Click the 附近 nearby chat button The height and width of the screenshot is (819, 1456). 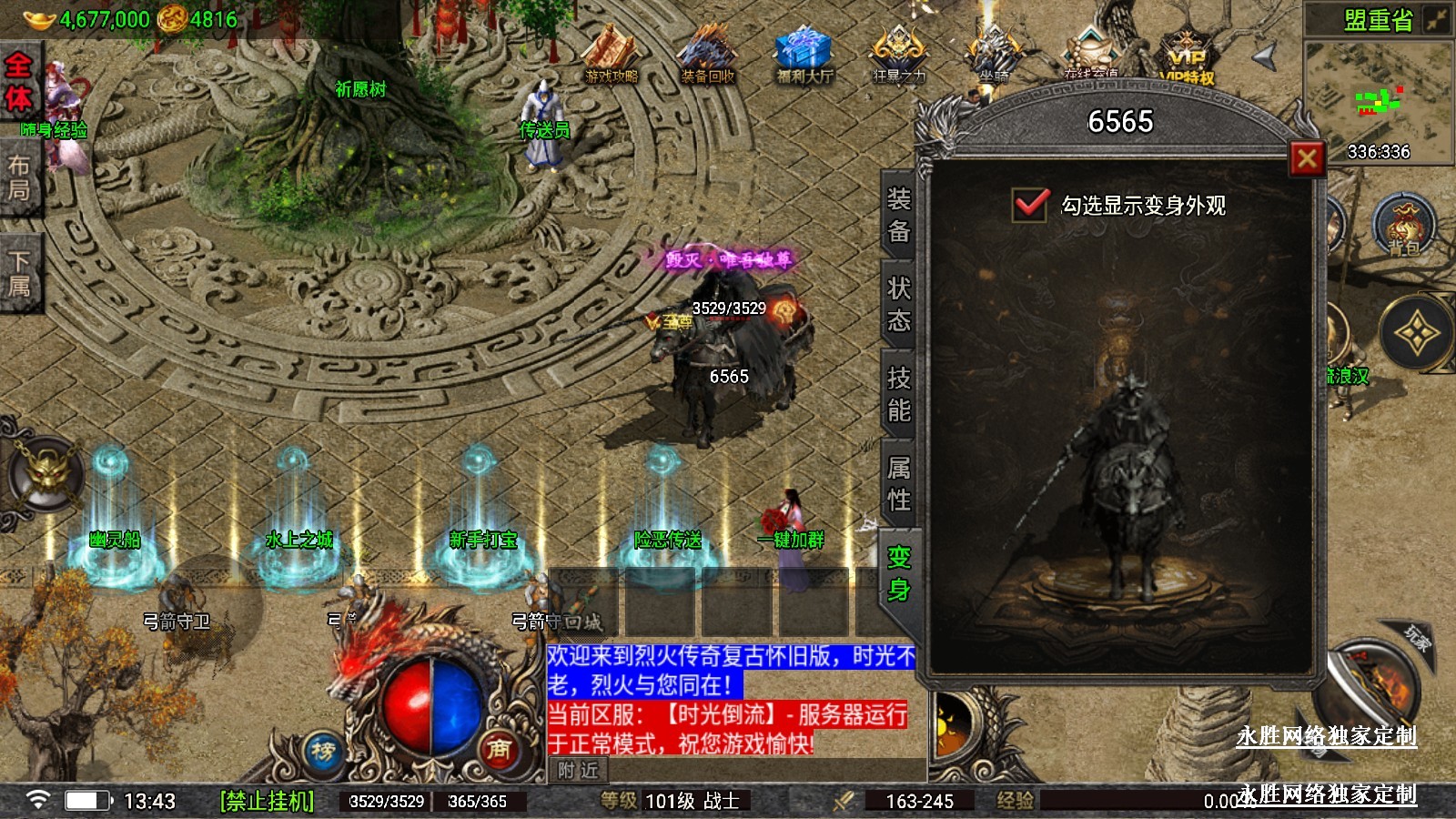(579, 771)
